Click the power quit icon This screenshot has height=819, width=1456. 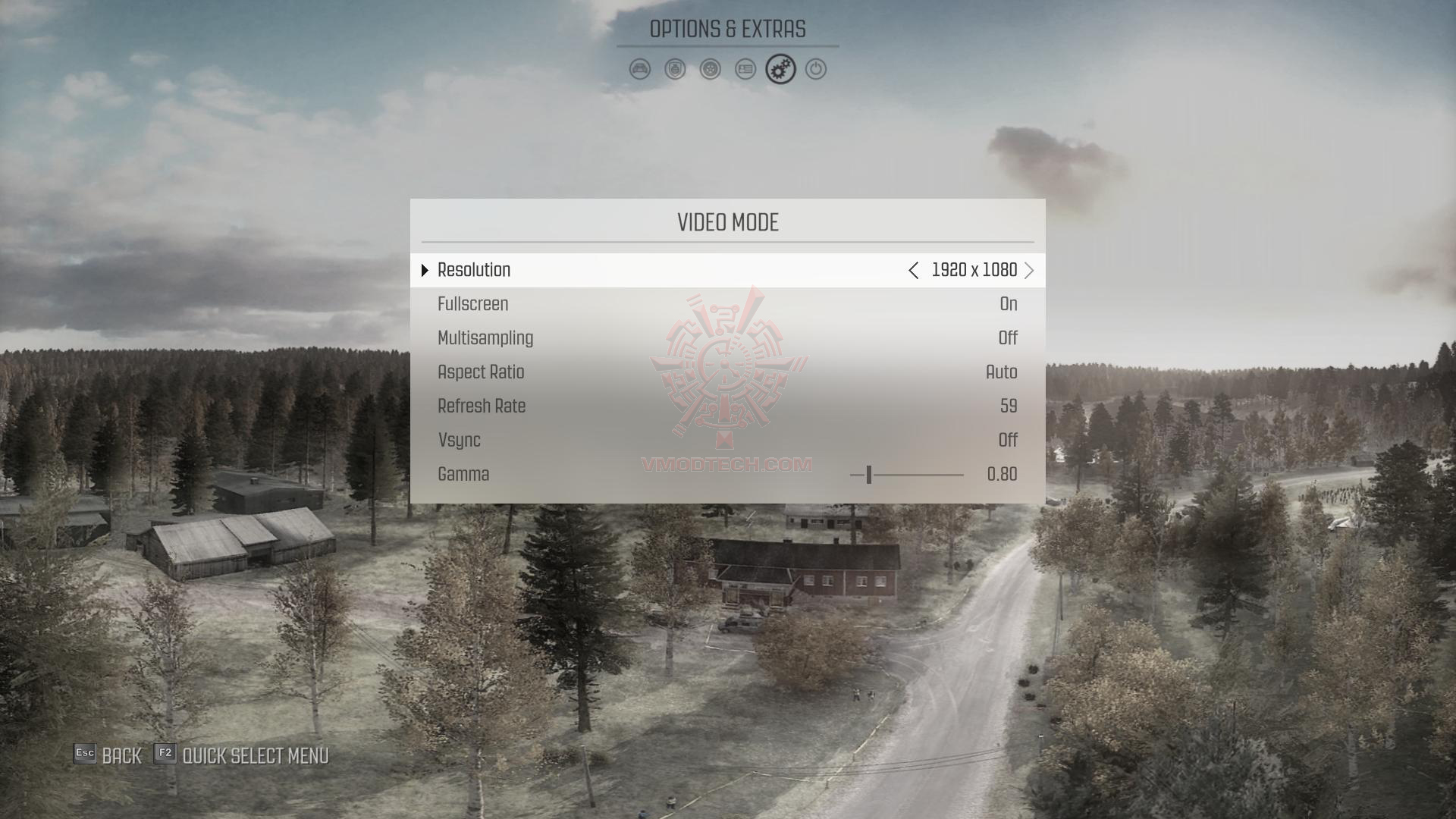(x=816, y=70)
